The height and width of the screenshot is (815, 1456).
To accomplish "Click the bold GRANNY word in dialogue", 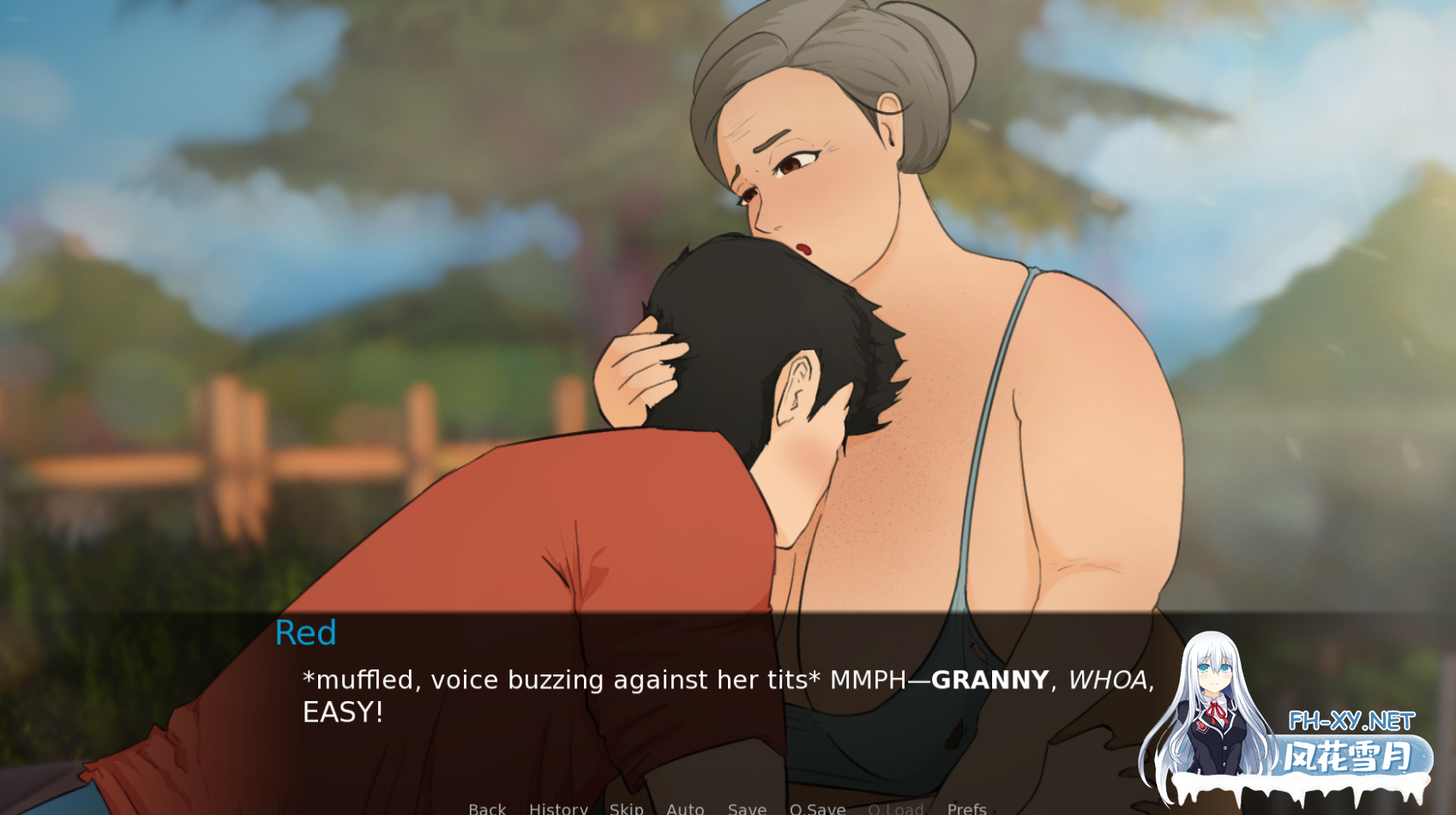I will pyautogui.click(x=986, y=680).
